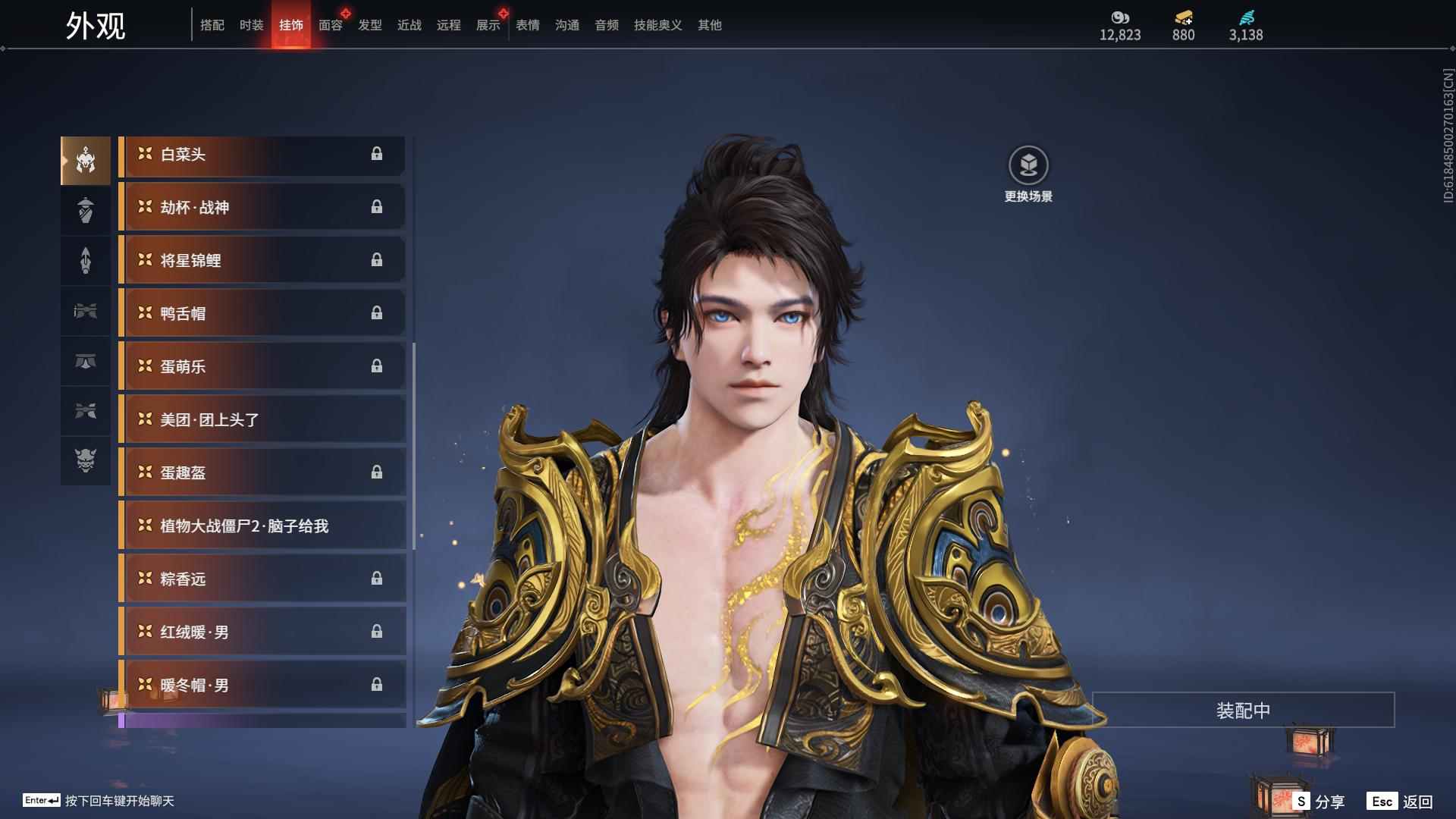This screenshot has height=819, width=1456.
Task: Select the demon mask category icon
Action: click(86, 460)
